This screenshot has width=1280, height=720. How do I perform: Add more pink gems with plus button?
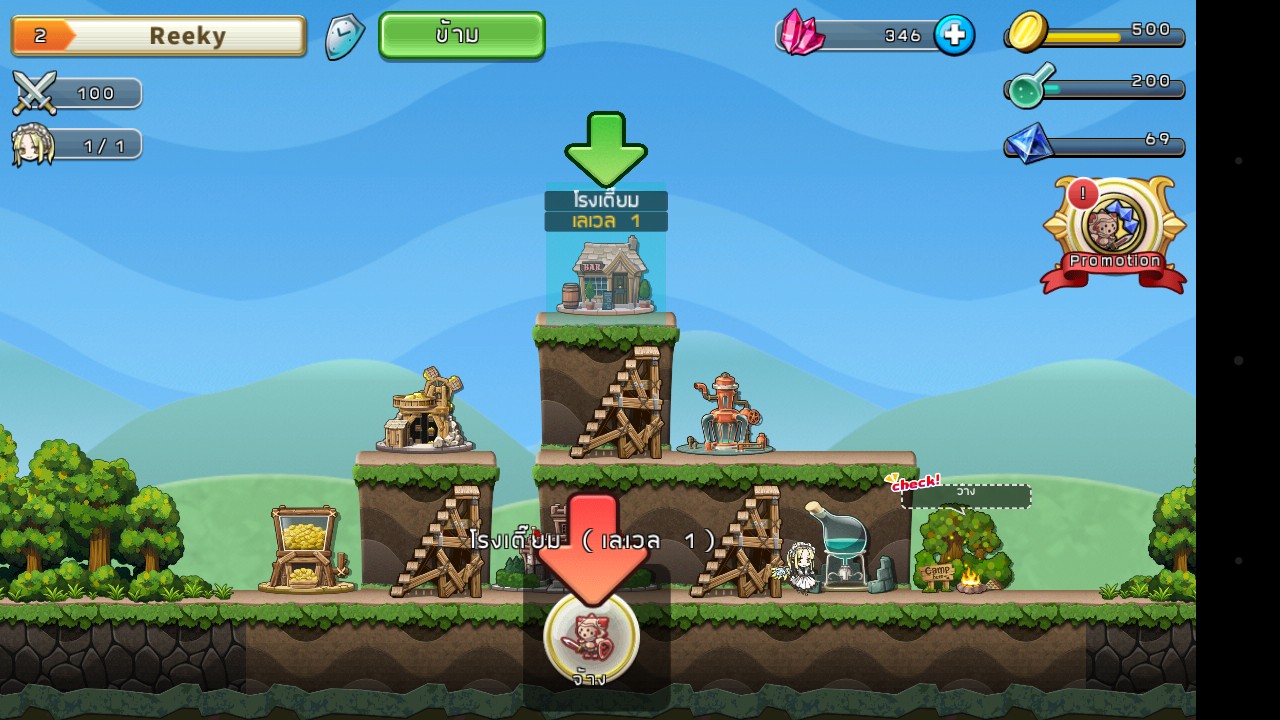(954, 35)
